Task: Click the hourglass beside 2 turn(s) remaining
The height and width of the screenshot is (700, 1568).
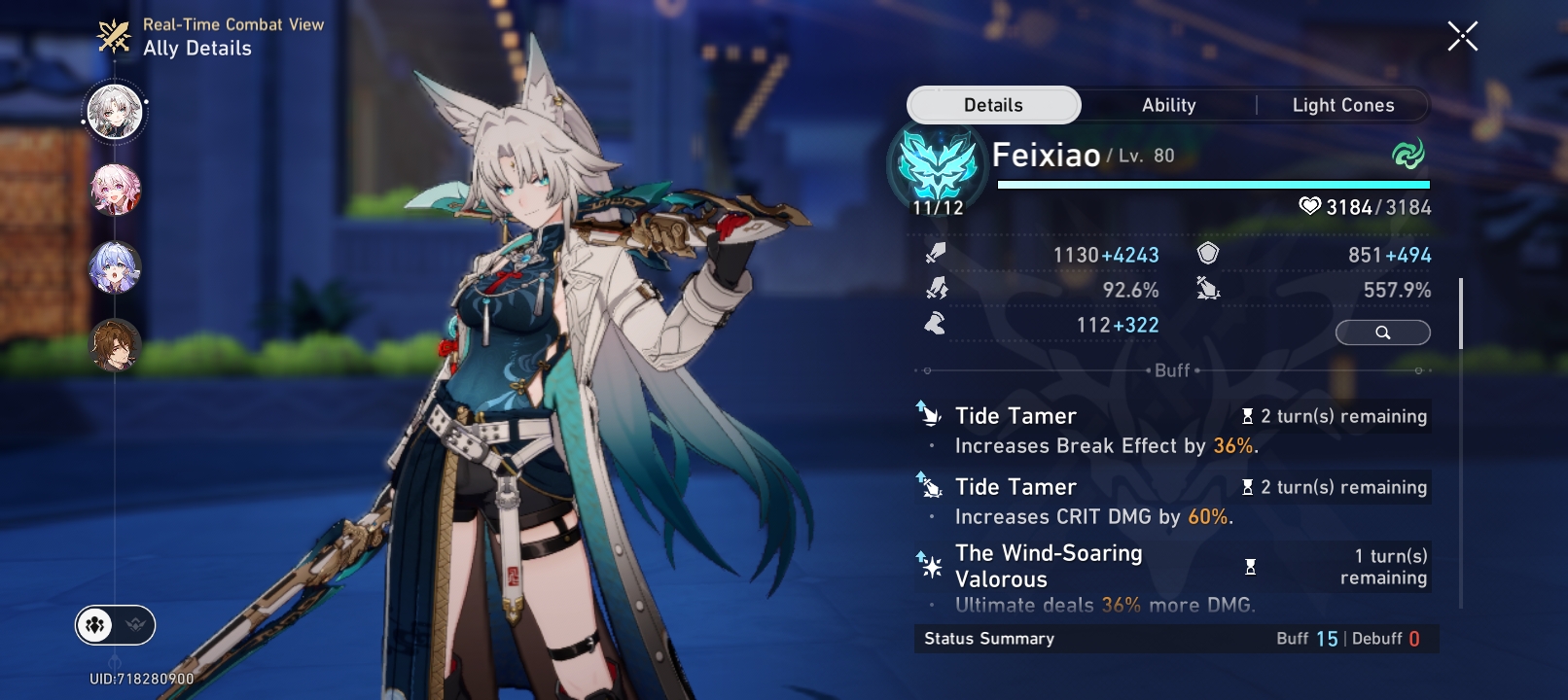Action: pyautogui.click(x=1249, y=416)
